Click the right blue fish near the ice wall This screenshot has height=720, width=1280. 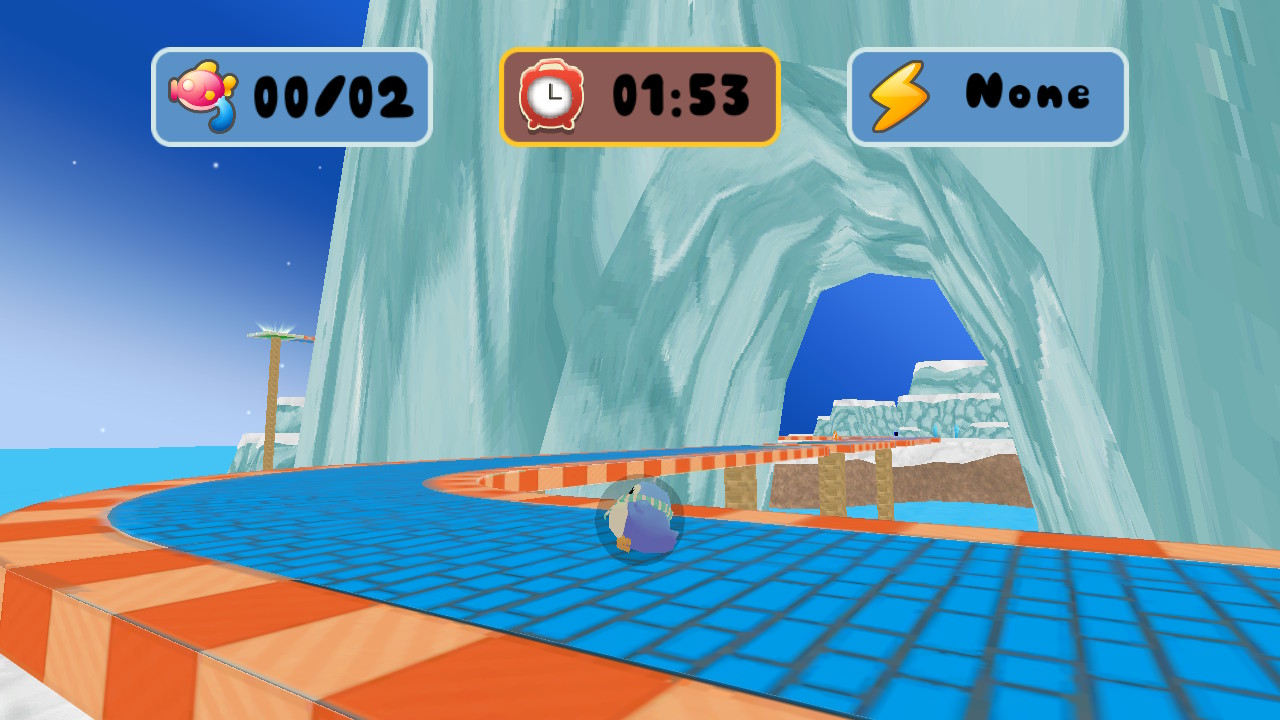(x=956, y=430)
